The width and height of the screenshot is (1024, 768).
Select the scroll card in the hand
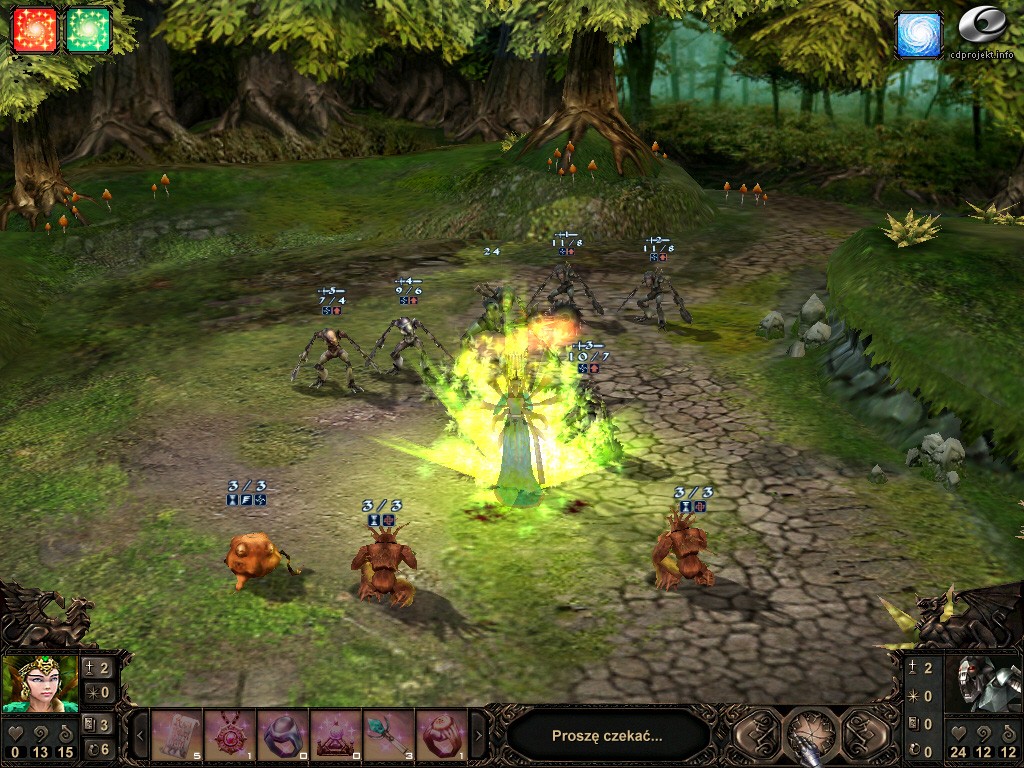click(177, 736)
